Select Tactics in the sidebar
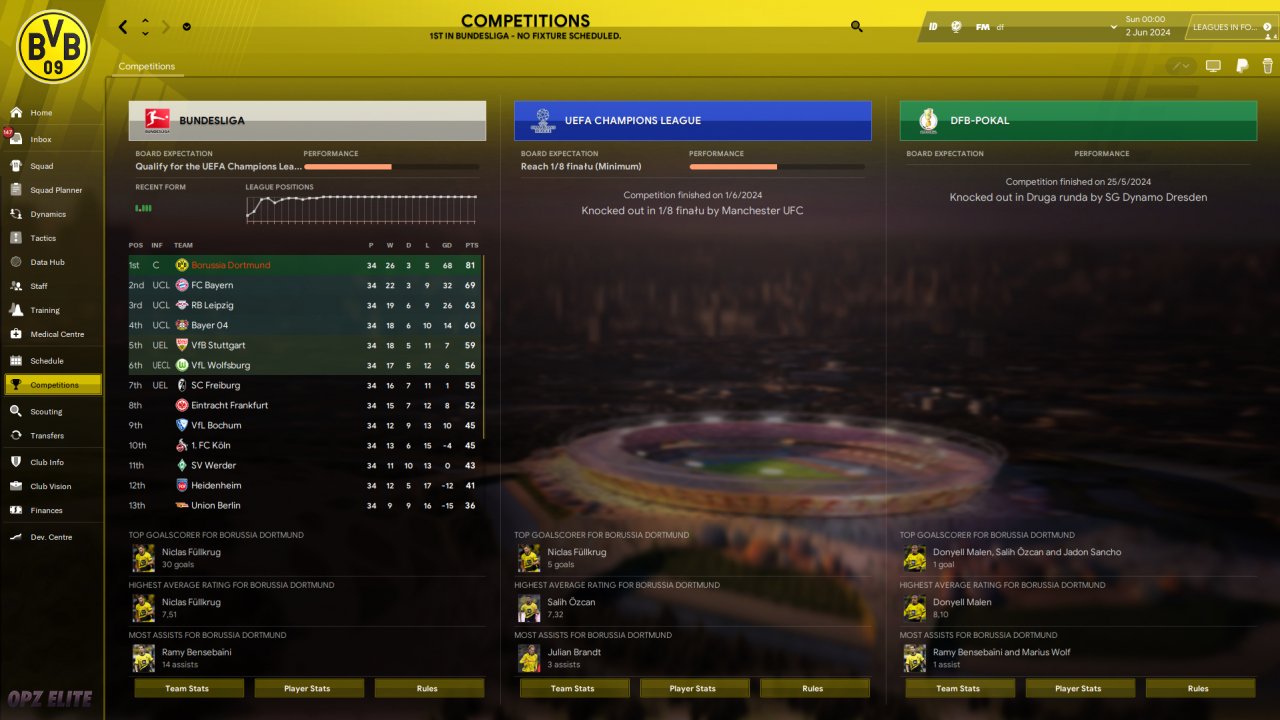This screenshot has height=720, width=1280. click(43, 238)
